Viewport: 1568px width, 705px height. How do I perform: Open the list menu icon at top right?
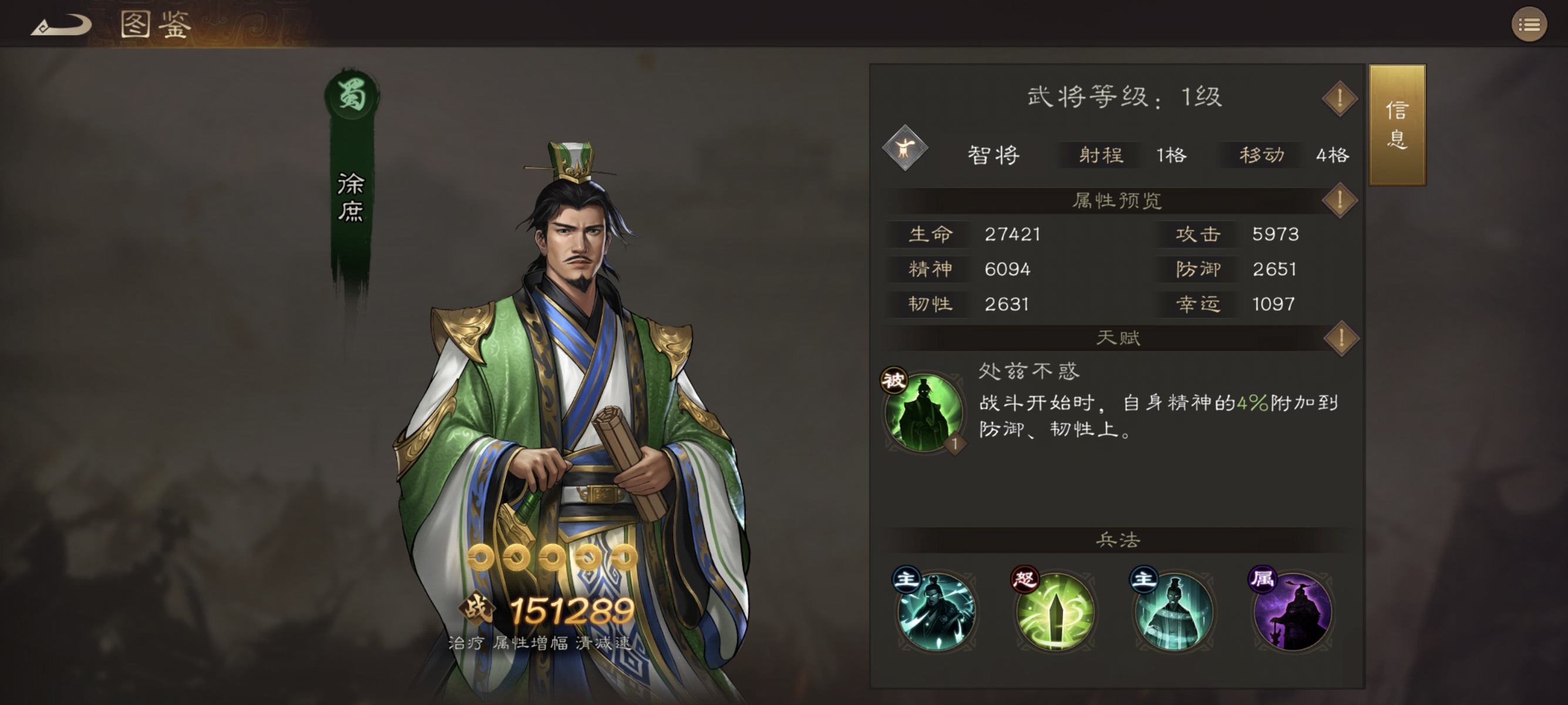point(1529,24)
